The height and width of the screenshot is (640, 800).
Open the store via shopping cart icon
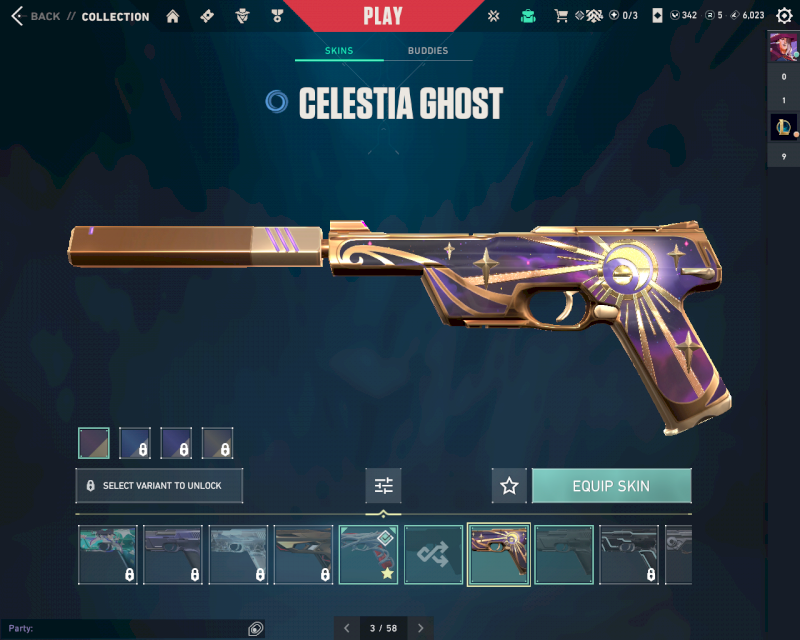pyautogui.click(x=561, y=16)
